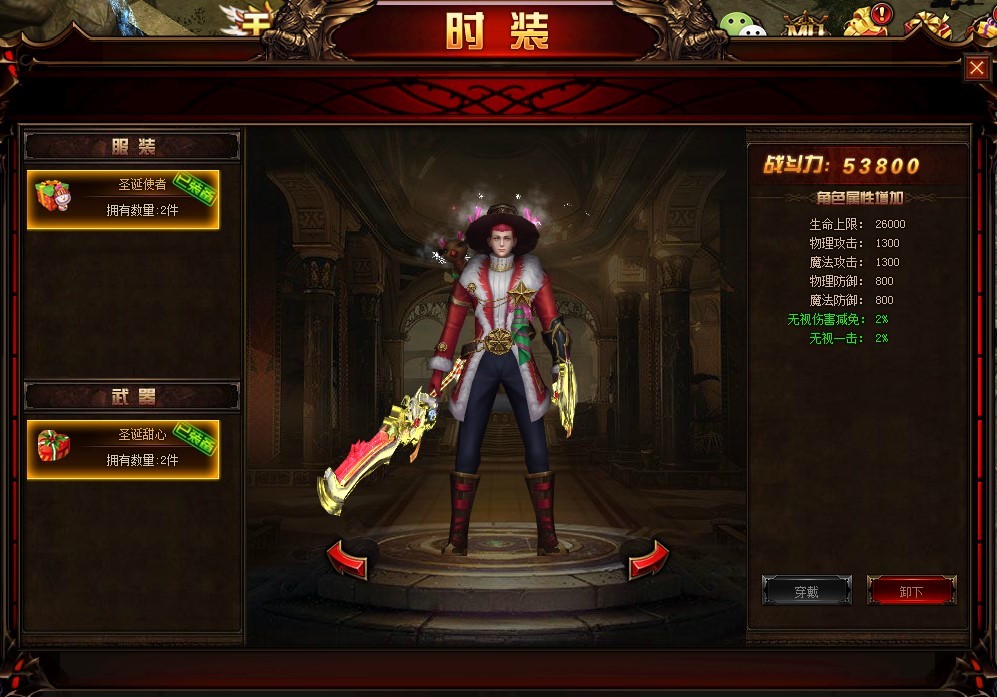The height and width of the screenshot is (697, 997).
Task: Select the 圣诞使者 costume entry
Action: (x=123, y=199)
